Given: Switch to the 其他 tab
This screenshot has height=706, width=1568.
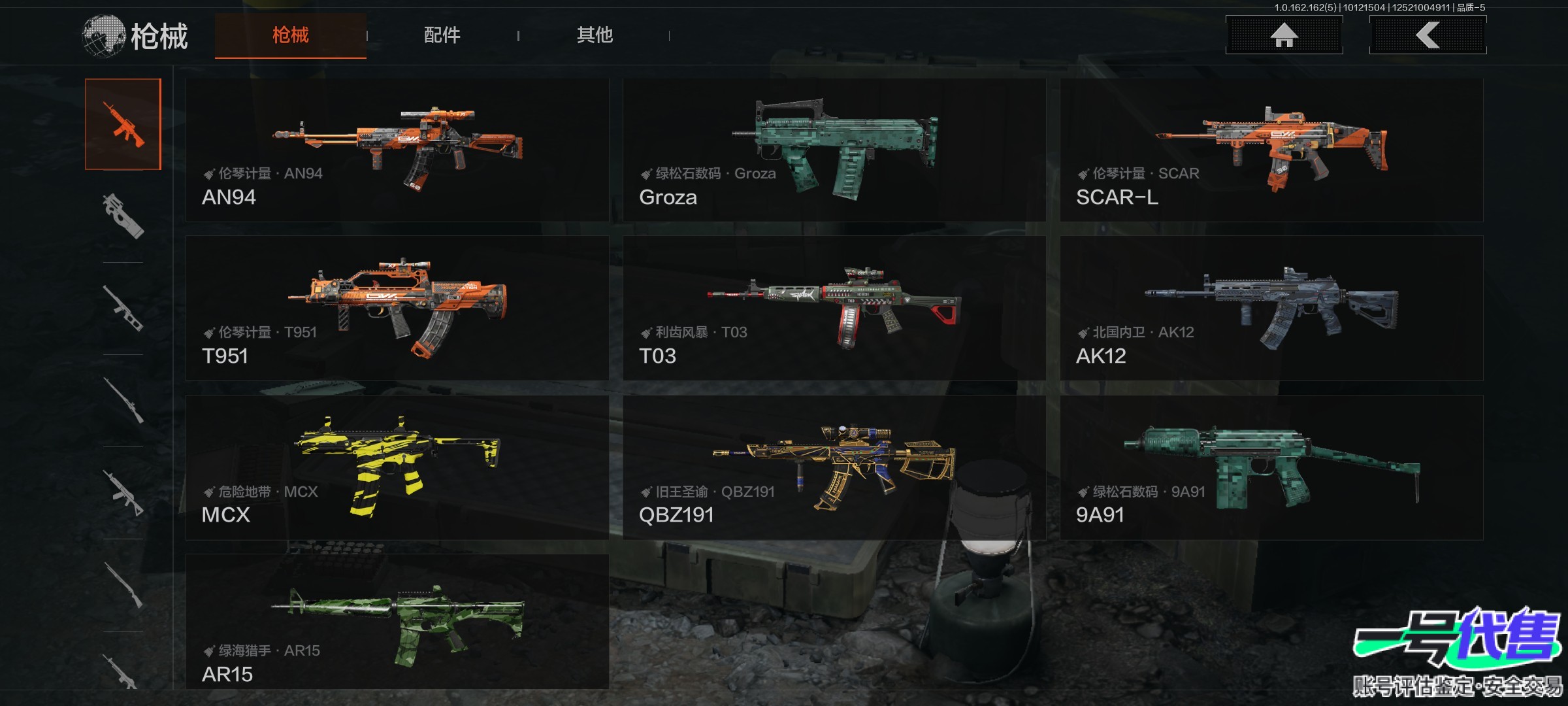Looking at the screenshot, I should pyautogui.click(x=595, y=35).
